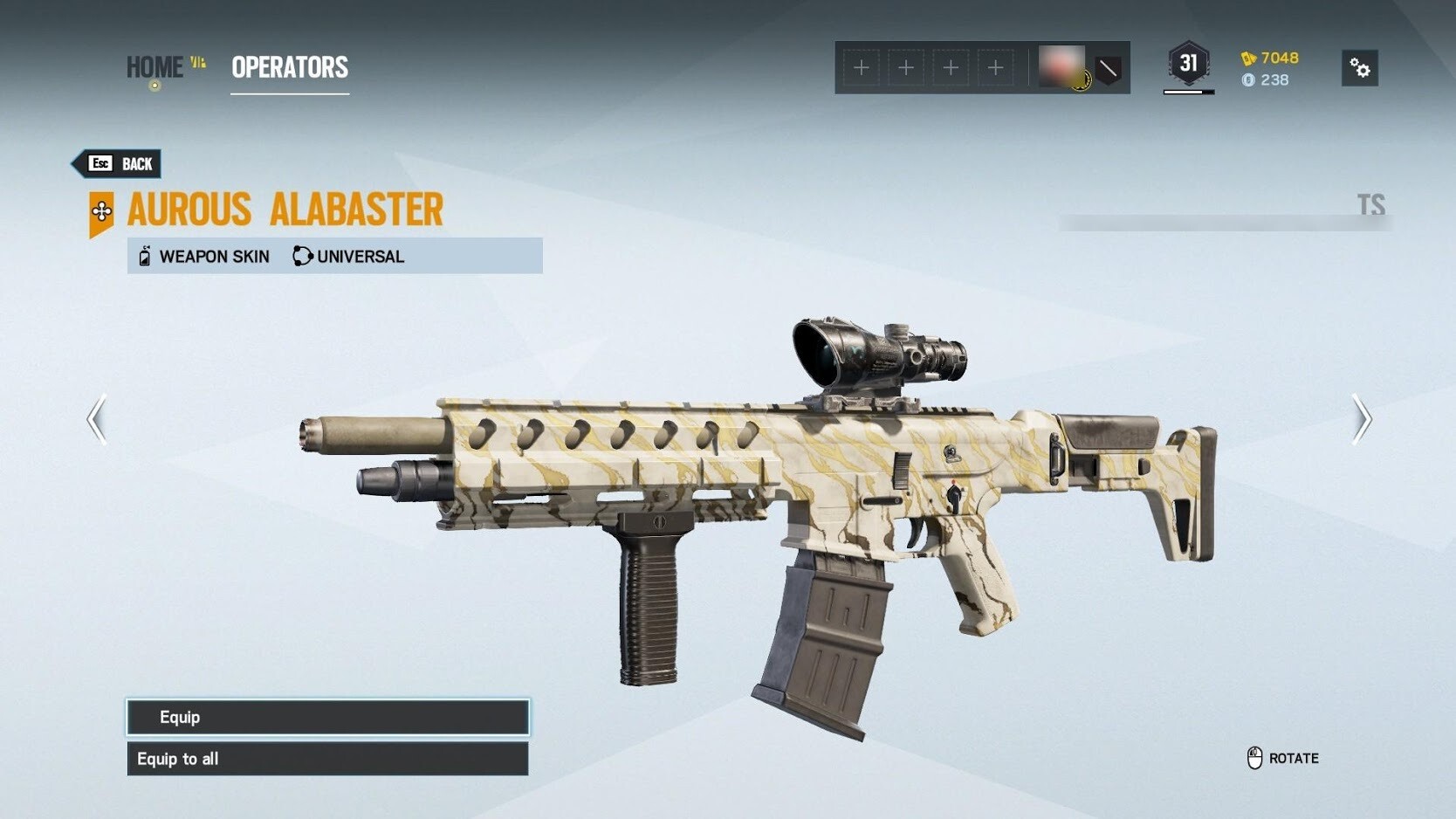Image resolution: width=1456 pixels, height=819 pixels.
Task: Open the Renown currency balance
Action: coord(1270,58)
